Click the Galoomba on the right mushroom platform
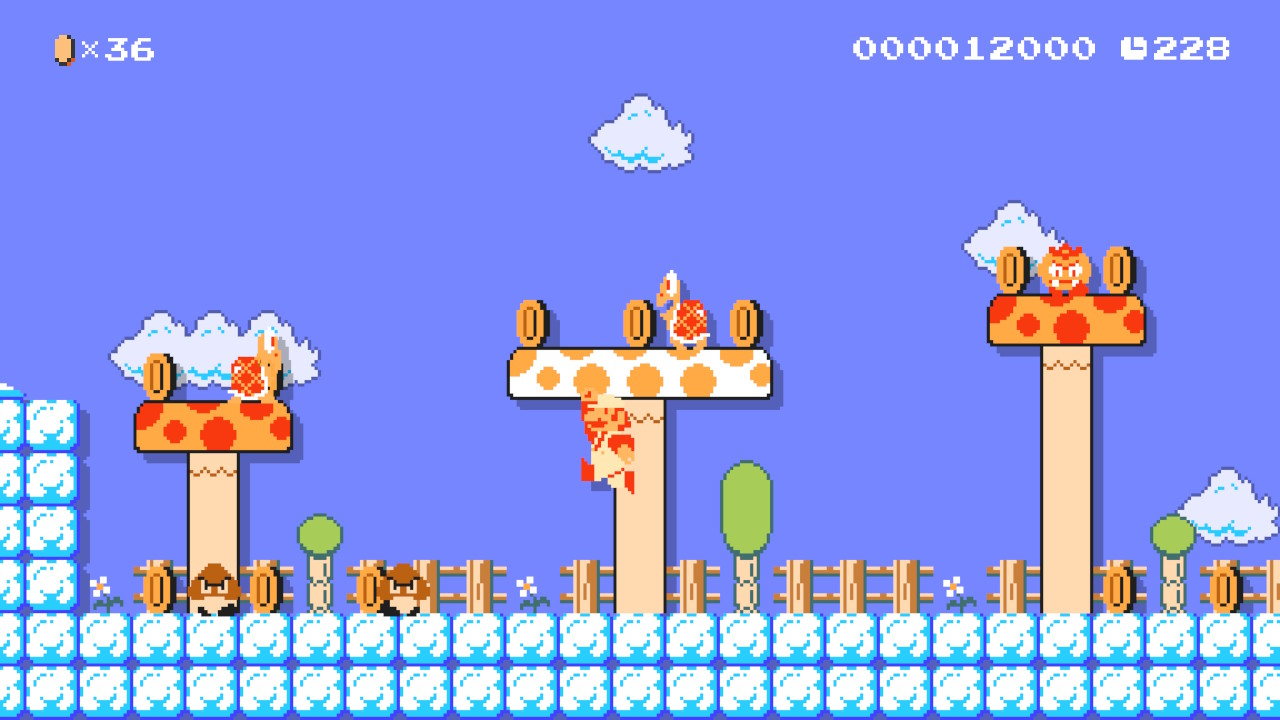 (x=1063, y=270)
